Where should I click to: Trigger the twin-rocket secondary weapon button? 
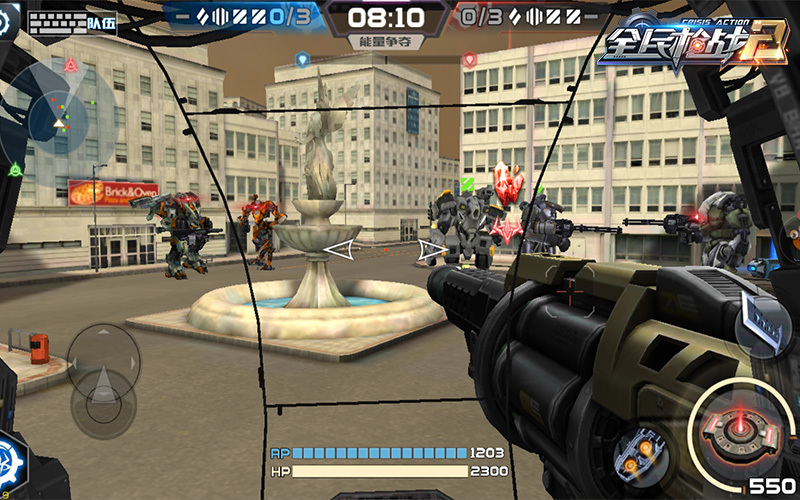point(638,449)
